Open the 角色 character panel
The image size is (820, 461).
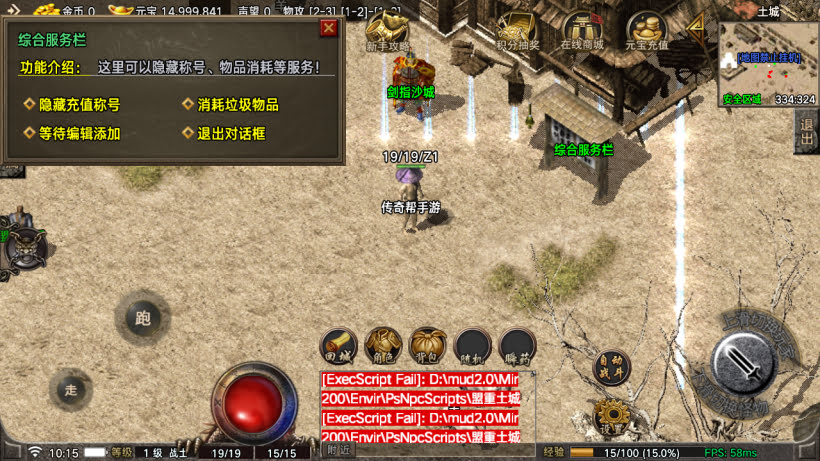tap(384, 346)
